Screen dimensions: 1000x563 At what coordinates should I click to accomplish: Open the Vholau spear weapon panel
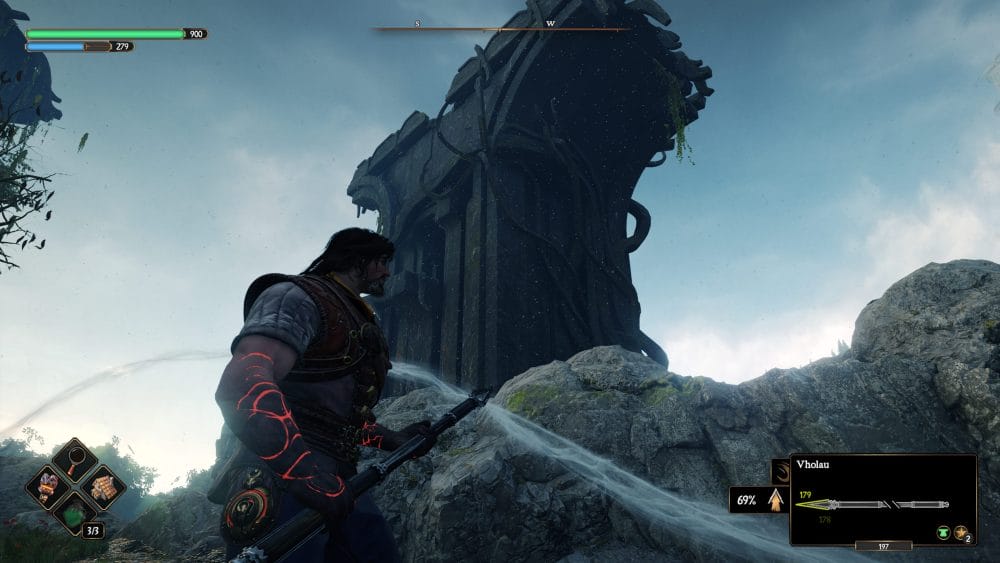[883, 499]
